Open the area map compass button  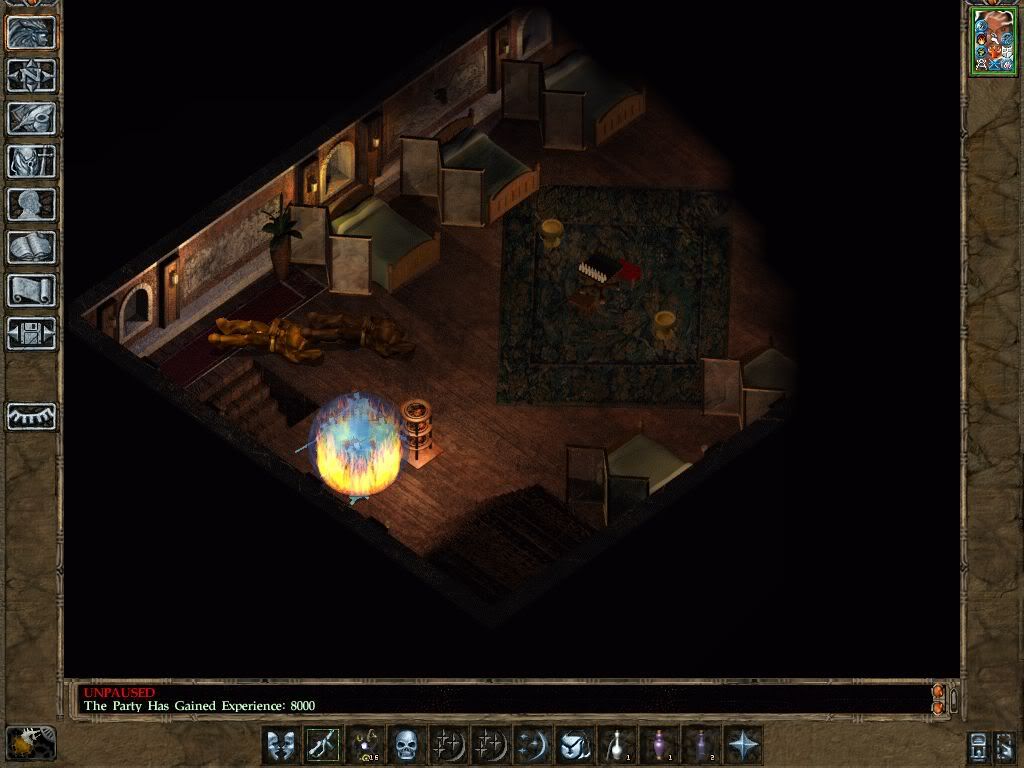pyautogui.click(x=32, y=75)
